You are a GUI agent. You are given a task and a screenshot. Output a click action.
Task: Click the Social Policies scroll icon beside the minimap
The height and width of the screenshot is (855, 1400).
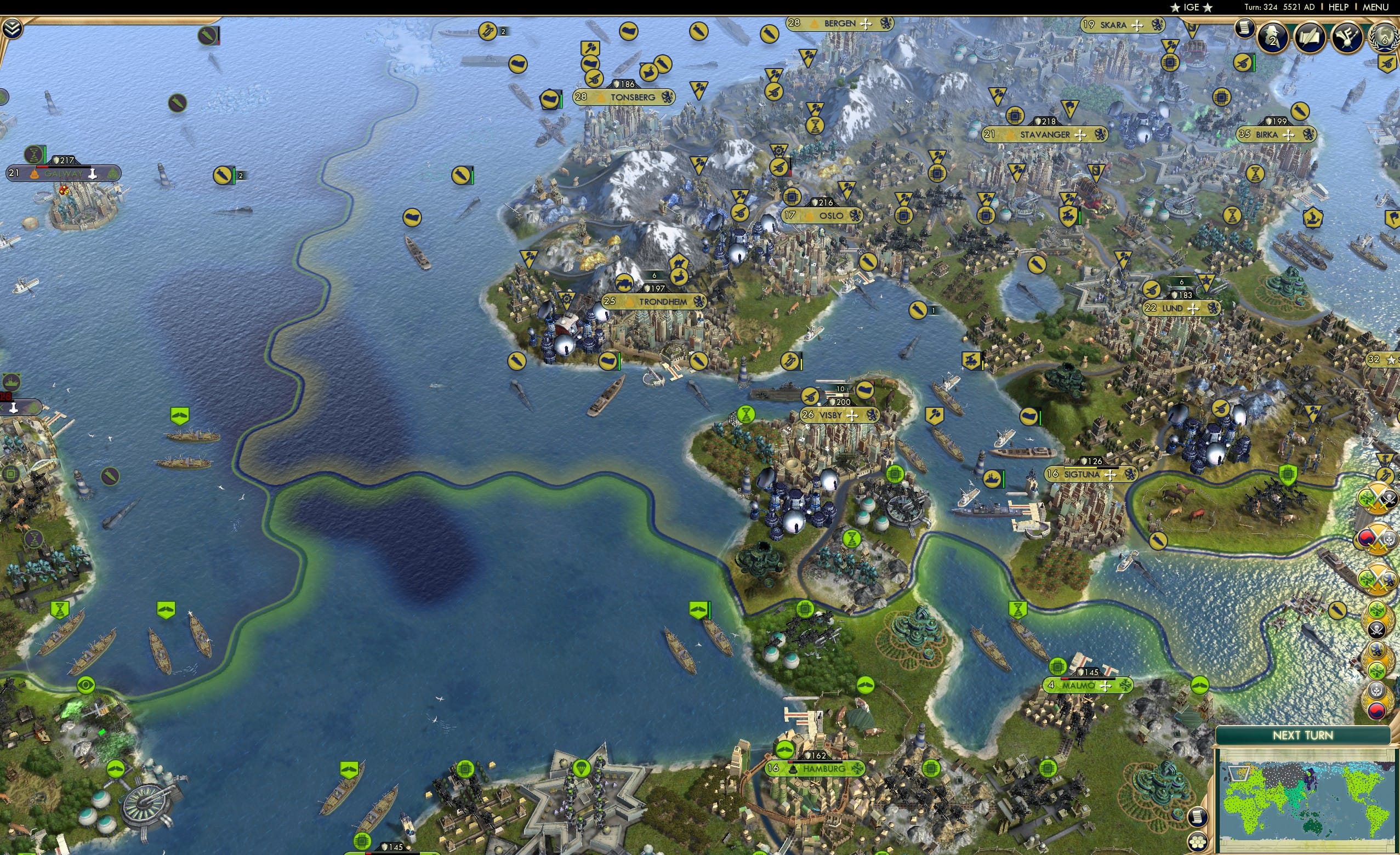tap(1198, 818)
